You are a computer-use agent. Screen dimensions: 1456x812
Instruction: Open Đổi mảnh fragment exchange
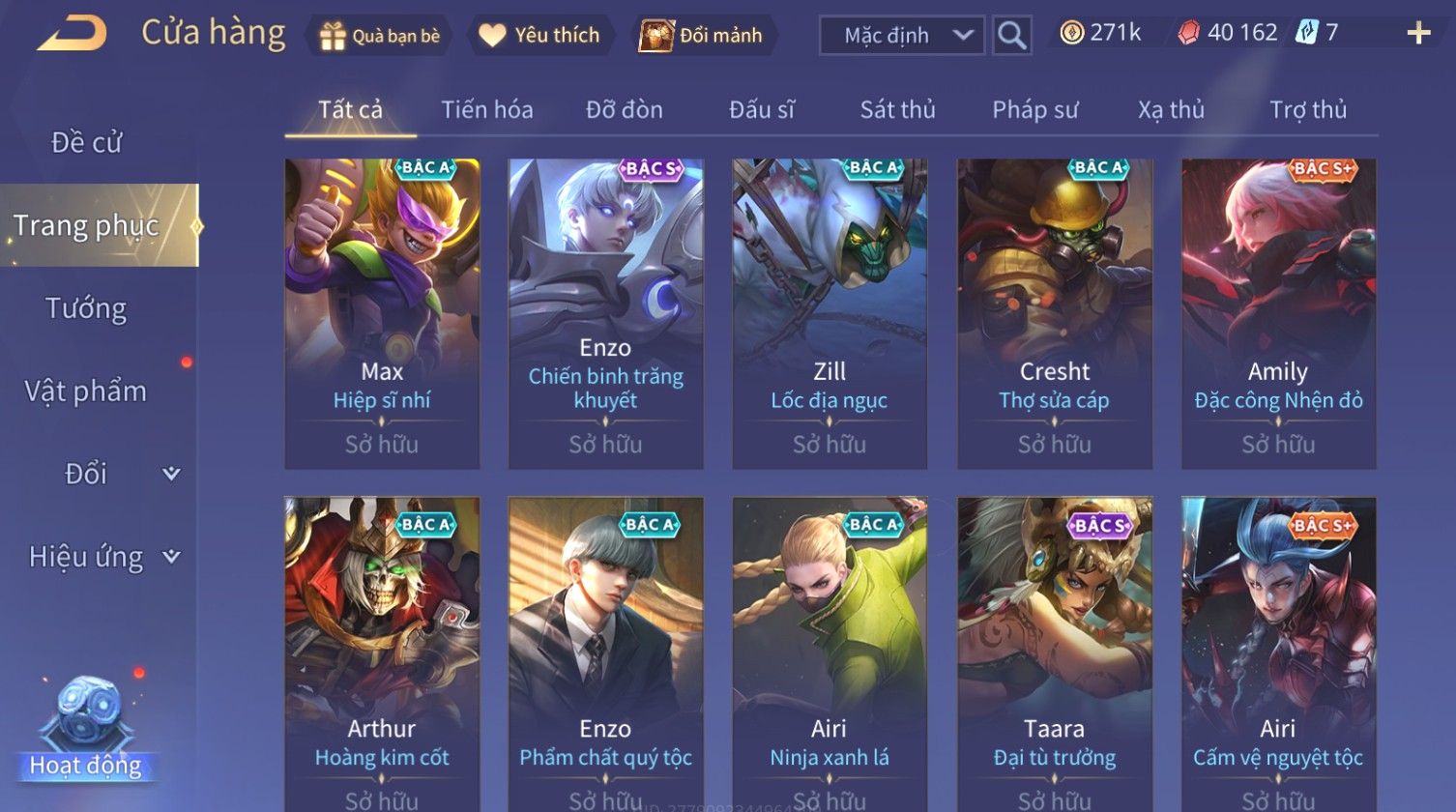coord(702,36)
